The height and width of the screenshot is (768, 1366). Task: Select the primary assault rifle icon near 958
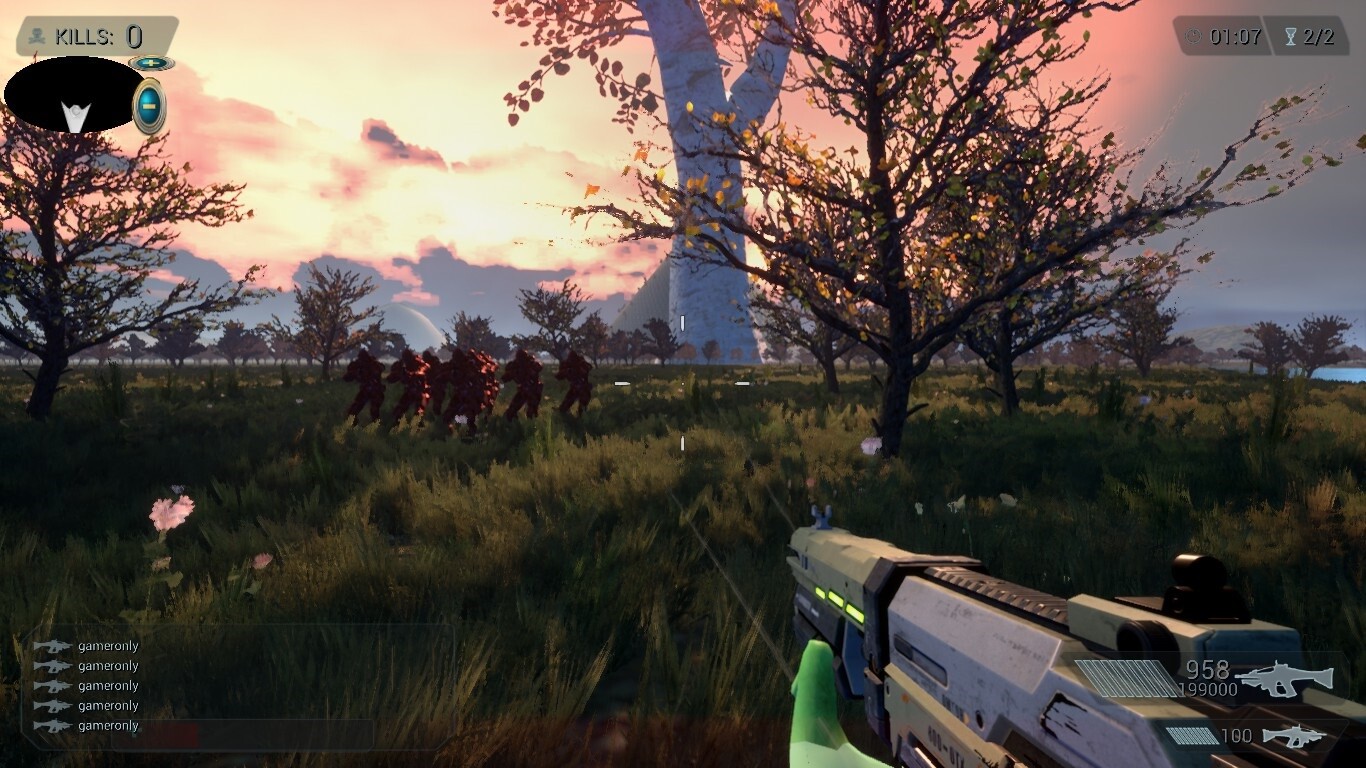point(1283,678)
